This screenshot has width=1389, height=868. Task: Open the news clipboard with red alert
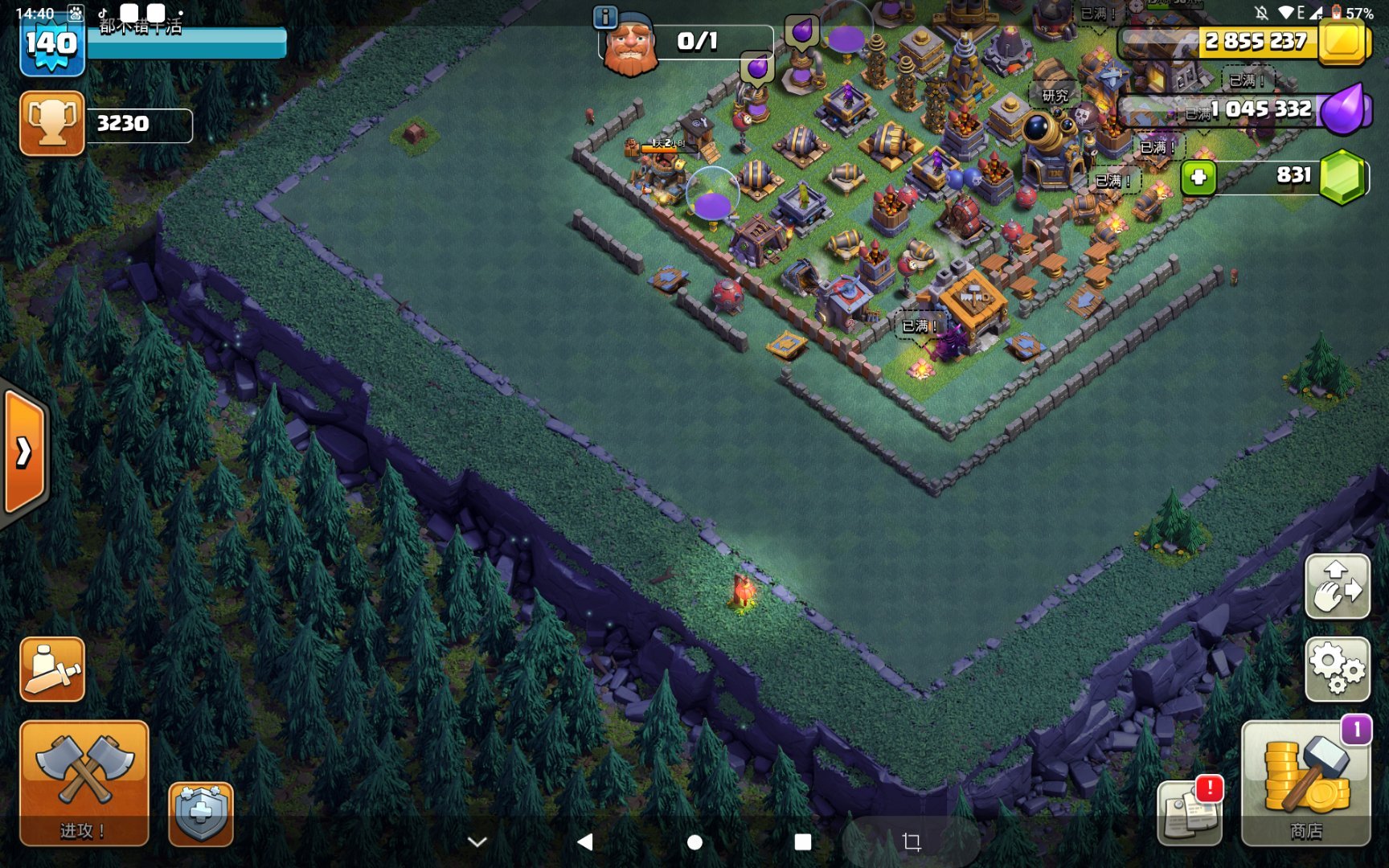point(1189,813)
